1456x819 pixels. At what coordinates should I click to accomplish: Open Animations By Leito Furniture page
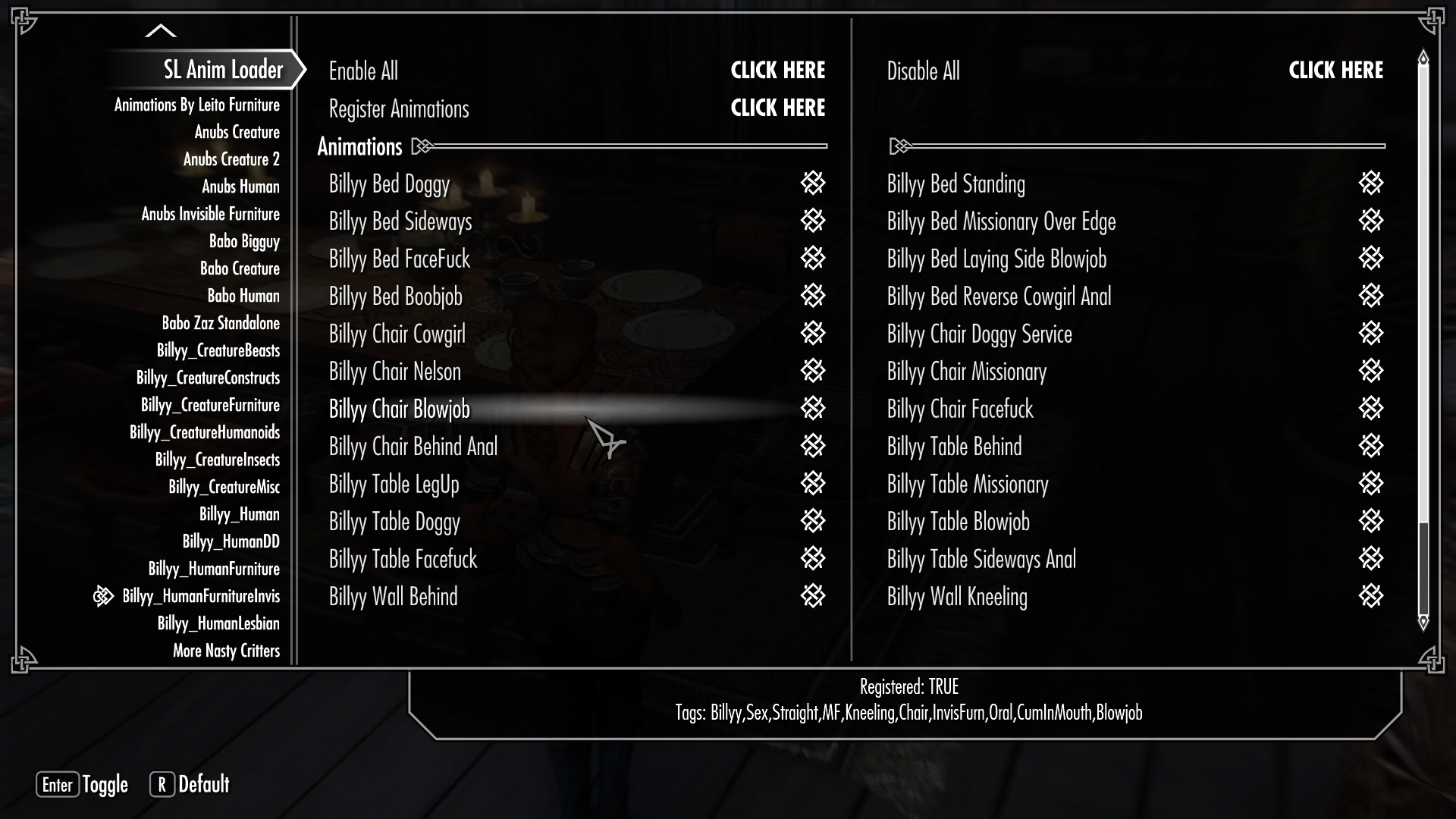click(x=197, y=105)
